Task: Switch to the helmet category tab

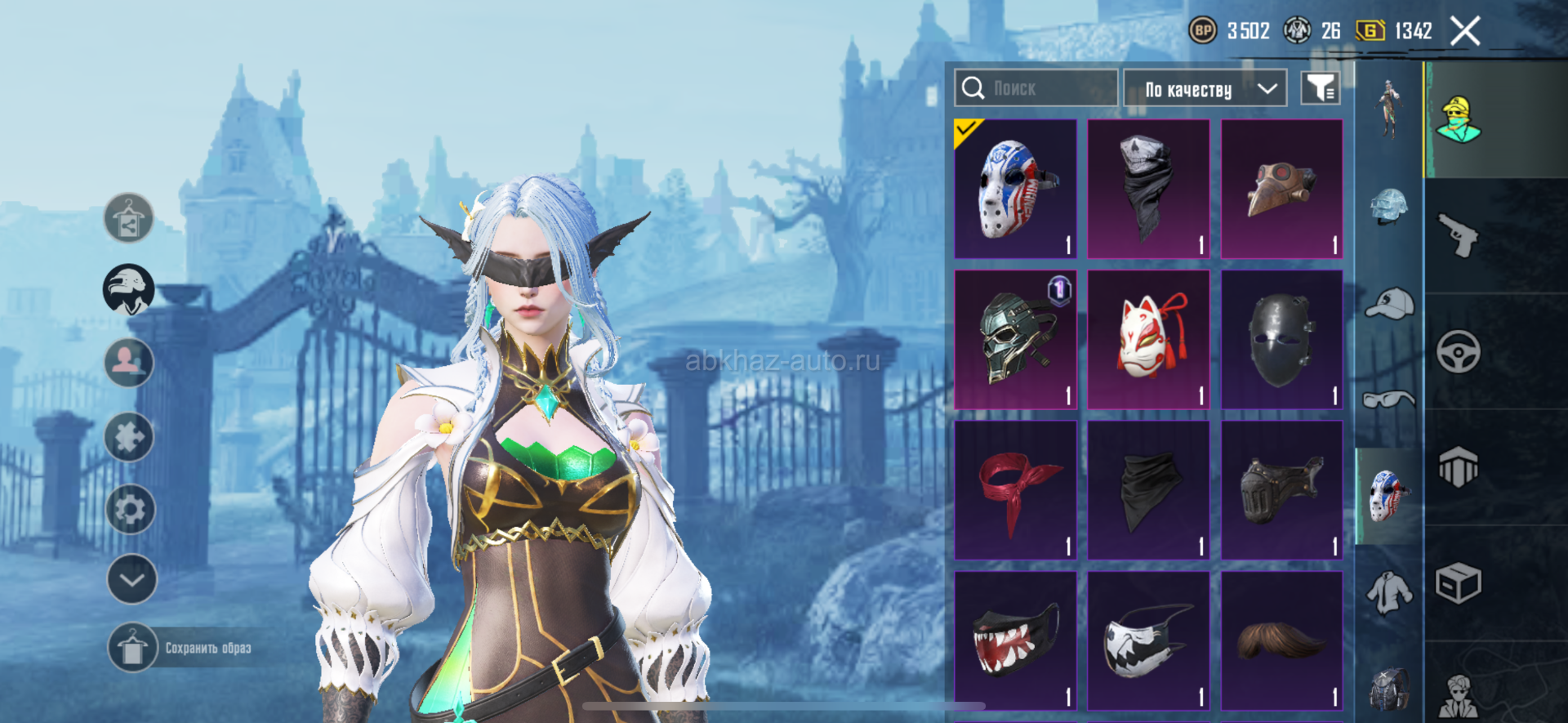Action: pyautogui.click(x=1388, y=206)
